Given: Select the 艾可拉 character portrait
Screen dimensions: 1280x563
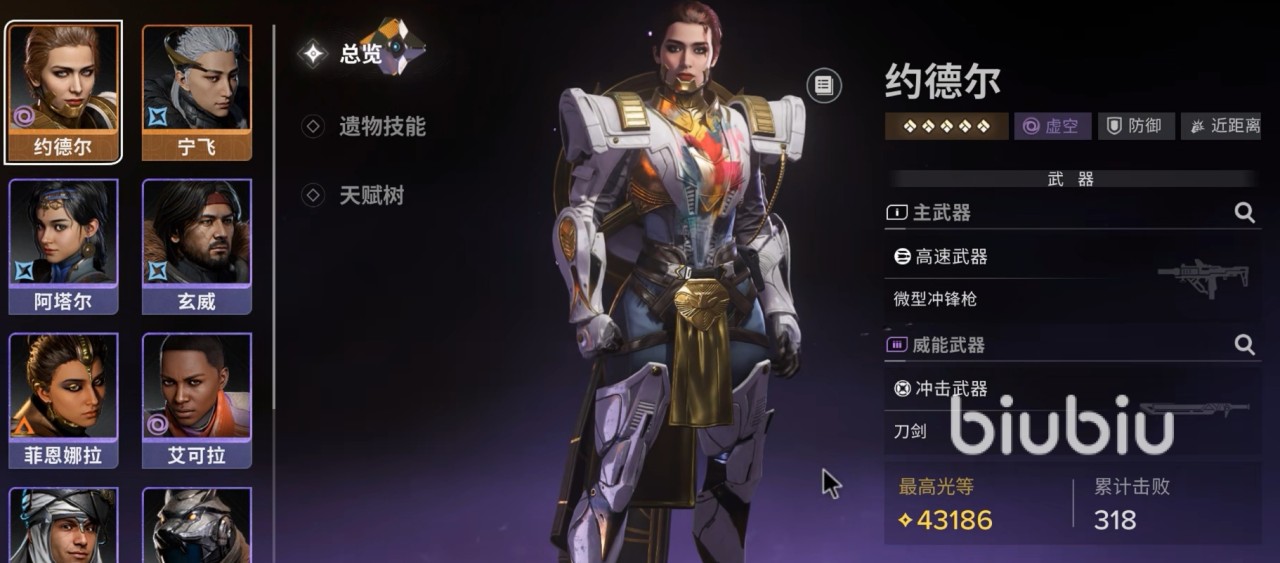Looking at the screenshot, I should [197, 400].
